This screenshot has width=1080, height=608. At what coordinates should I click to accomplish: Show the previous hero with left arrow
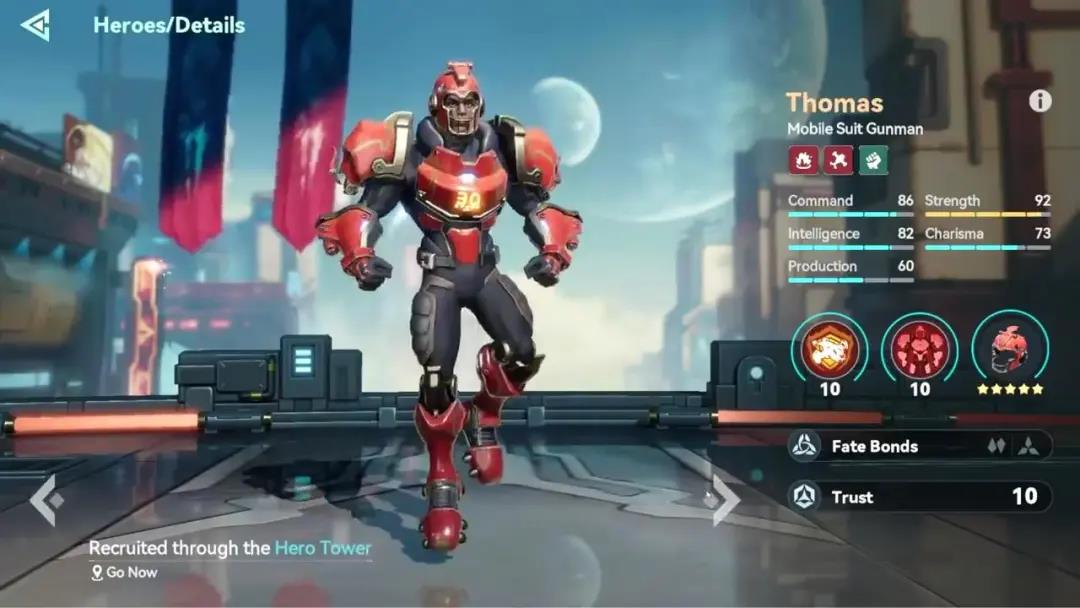(x=46, y=500)
